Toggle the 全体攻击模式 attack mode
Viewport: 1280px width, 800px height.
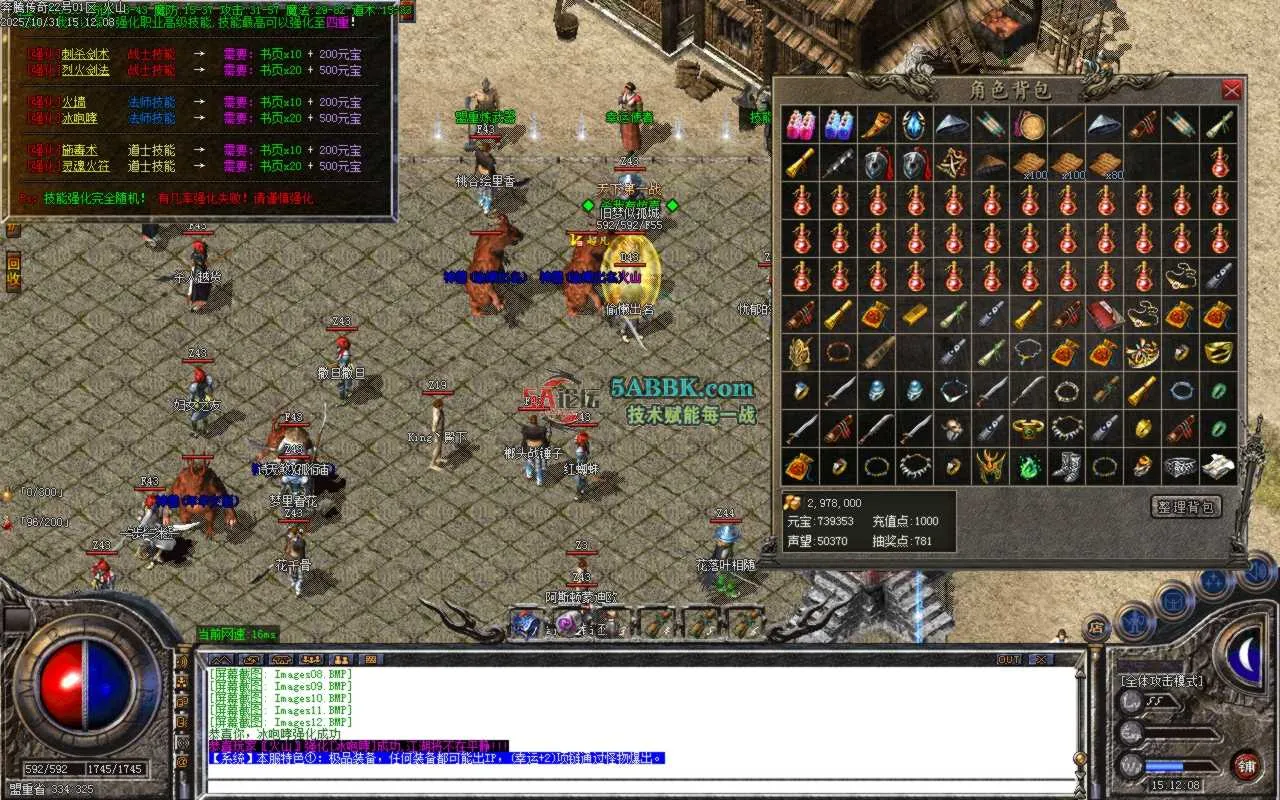(x=1162, y=681)
